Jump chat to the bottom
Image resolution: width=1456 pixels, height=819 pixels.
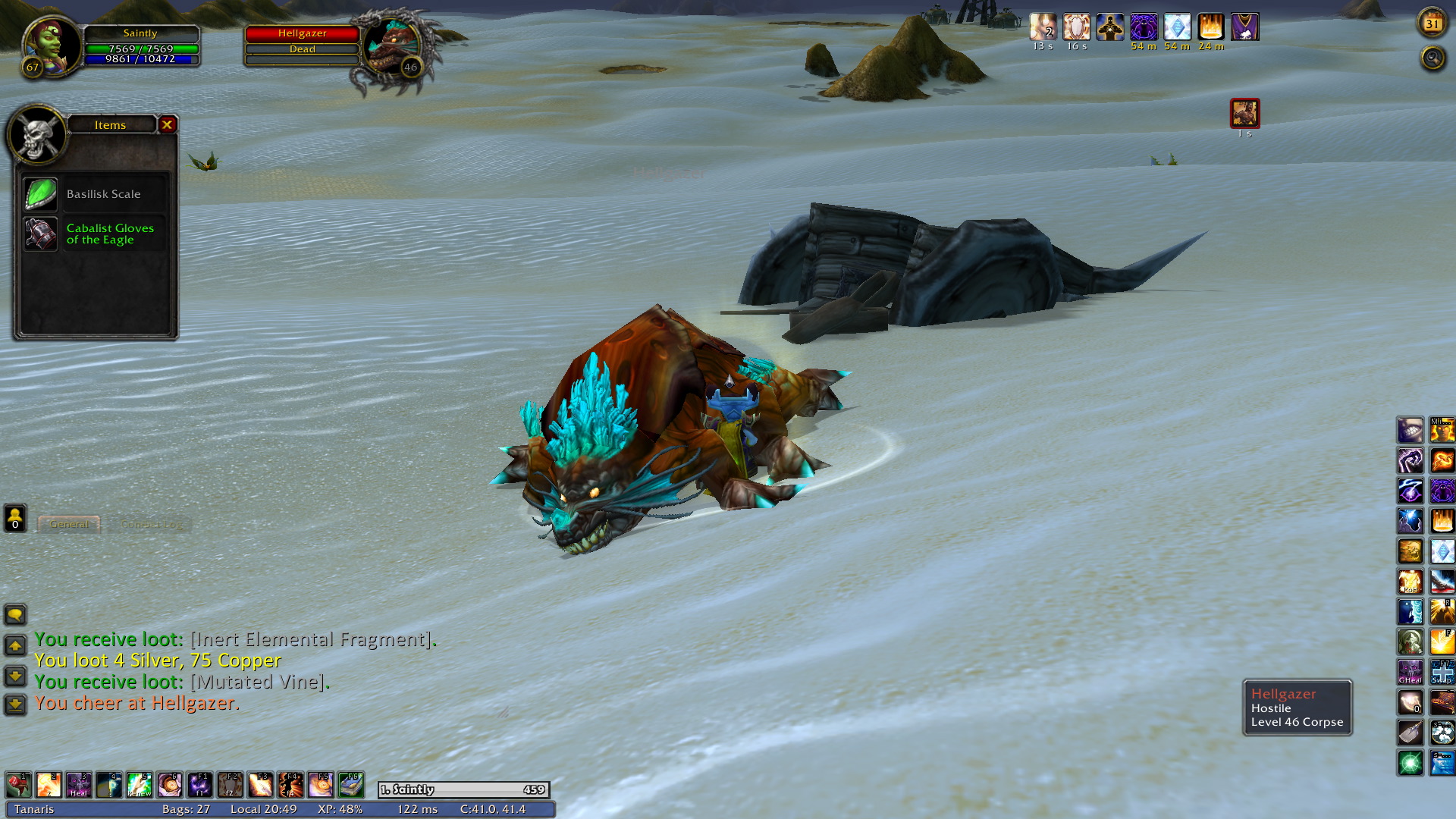click(x=15, y=704)
